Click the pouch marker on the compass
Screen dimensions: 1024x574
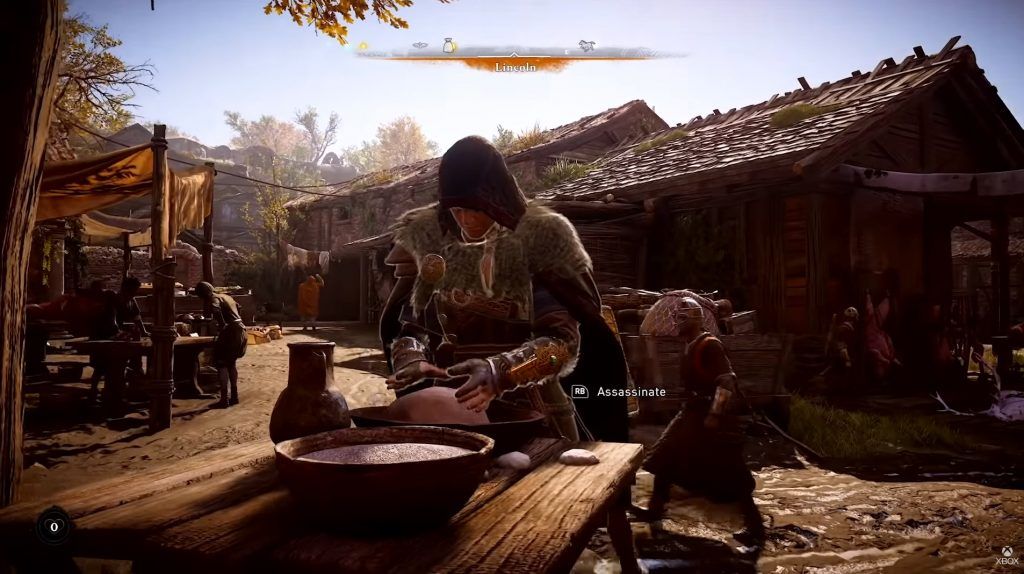(x=449, y=45)
